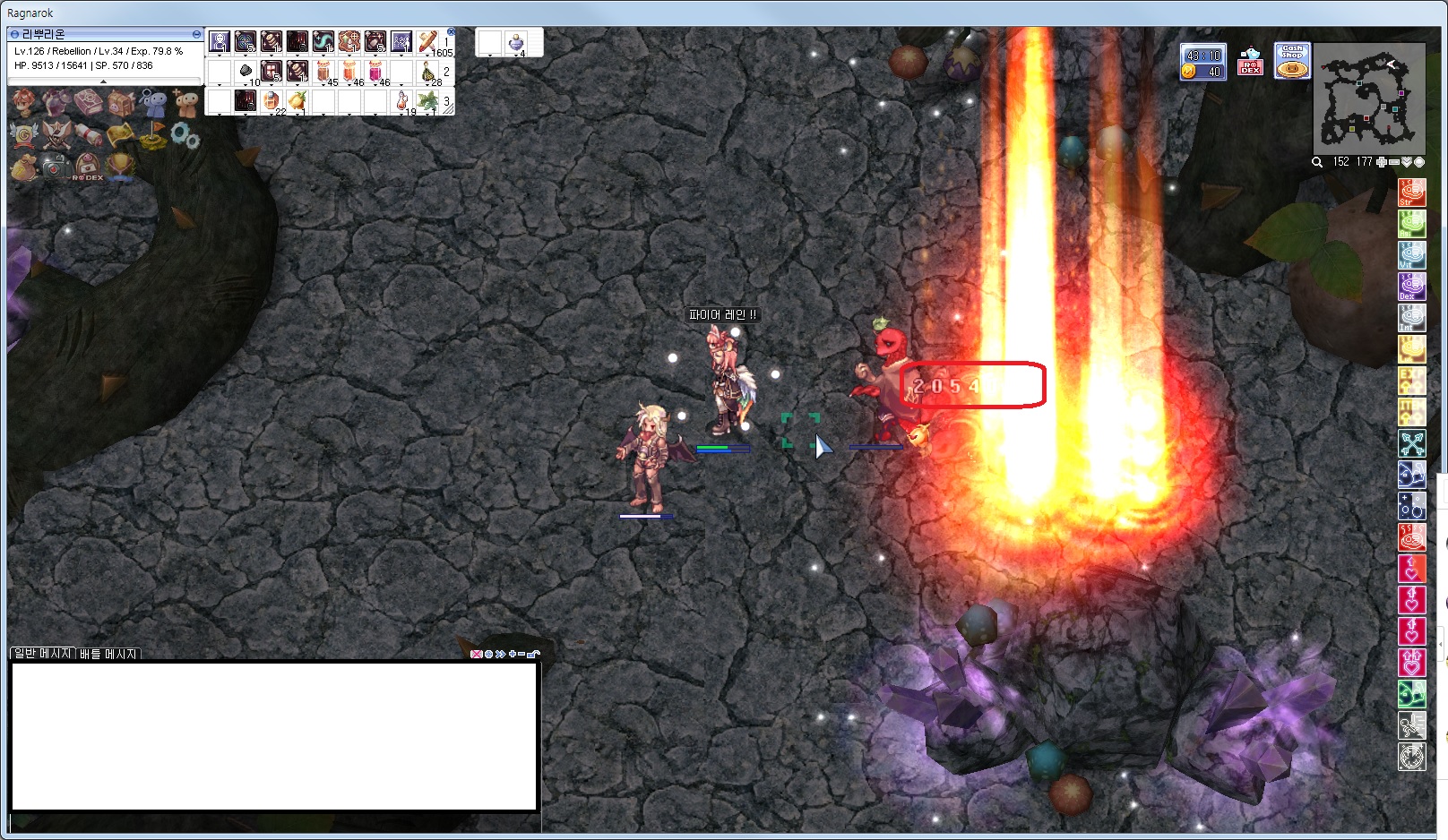This screenshot has height=840, width=1448.
Task: Toggle the chat window lock icon
Action: 533,654
